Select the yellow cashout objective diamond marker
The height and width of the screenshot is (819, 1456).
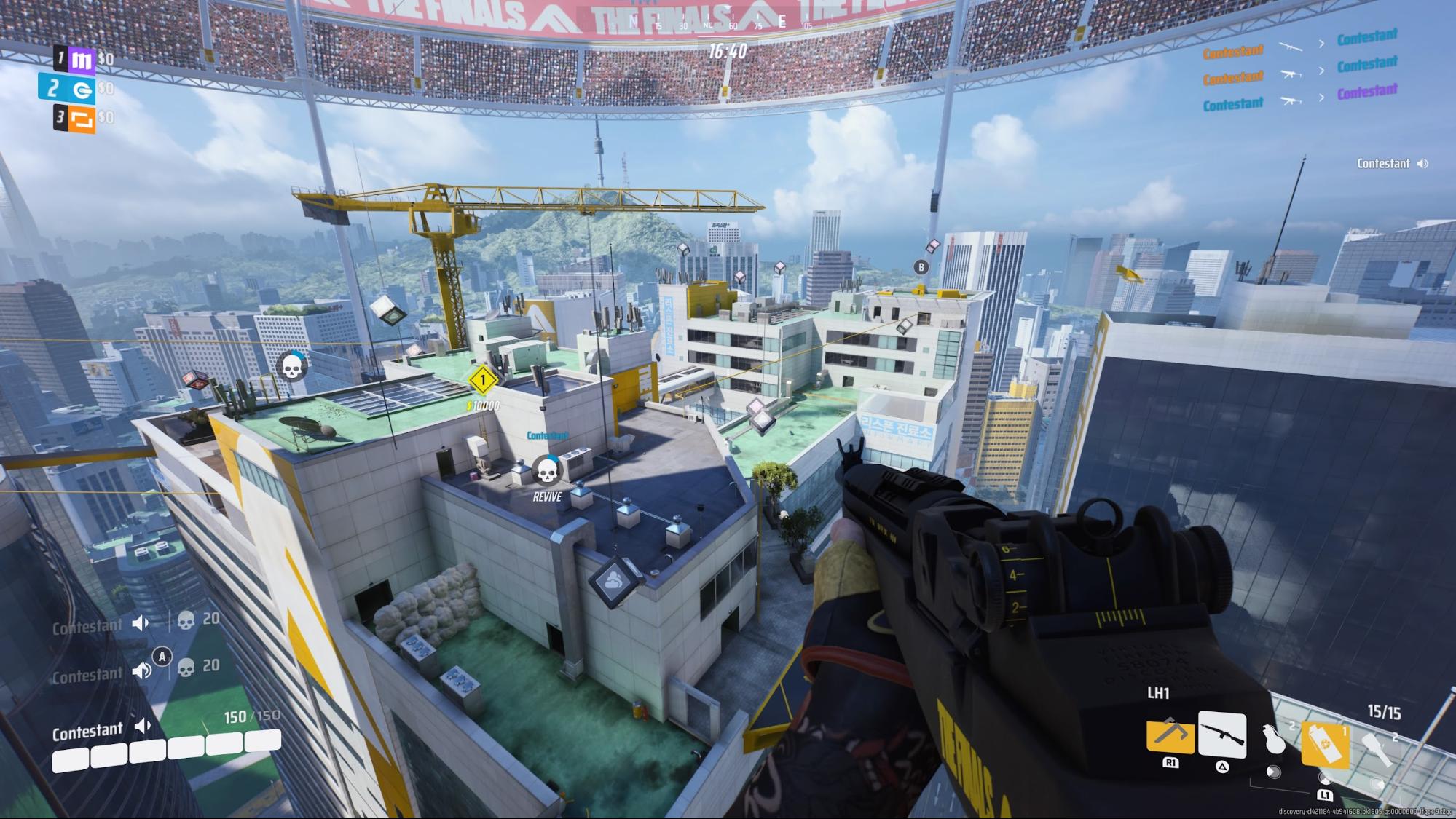click(x=481, y=380)
